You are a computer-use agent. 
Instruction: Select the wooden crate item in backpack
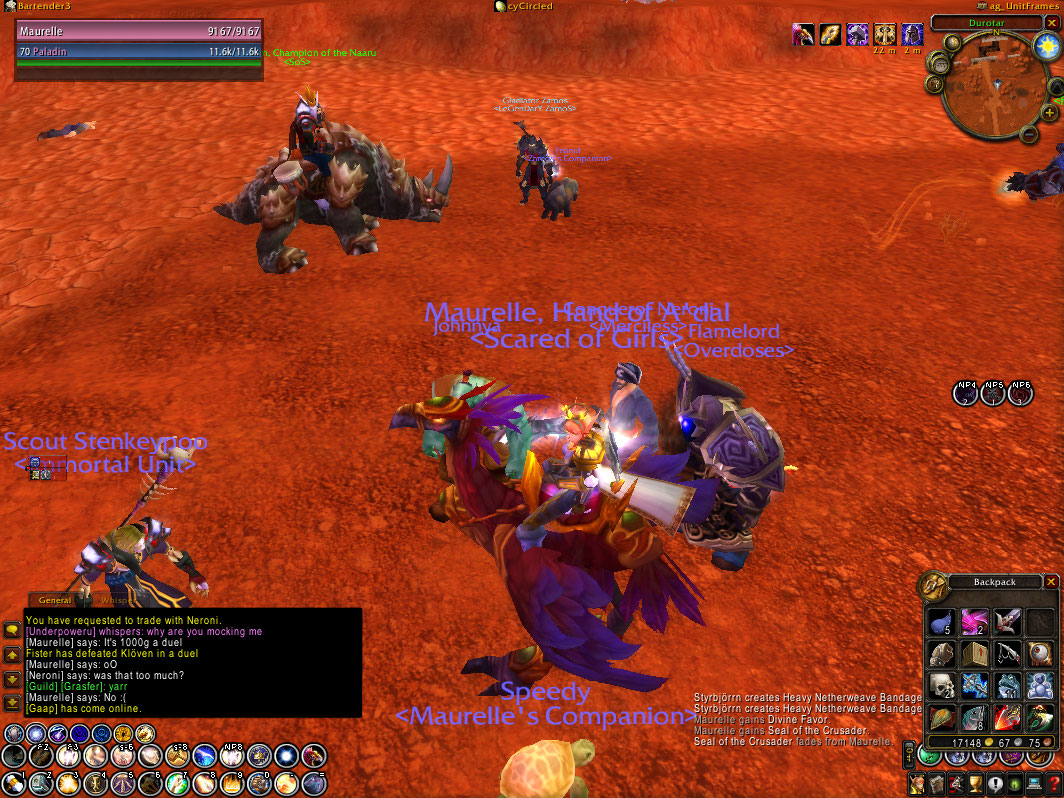[974, 654]
